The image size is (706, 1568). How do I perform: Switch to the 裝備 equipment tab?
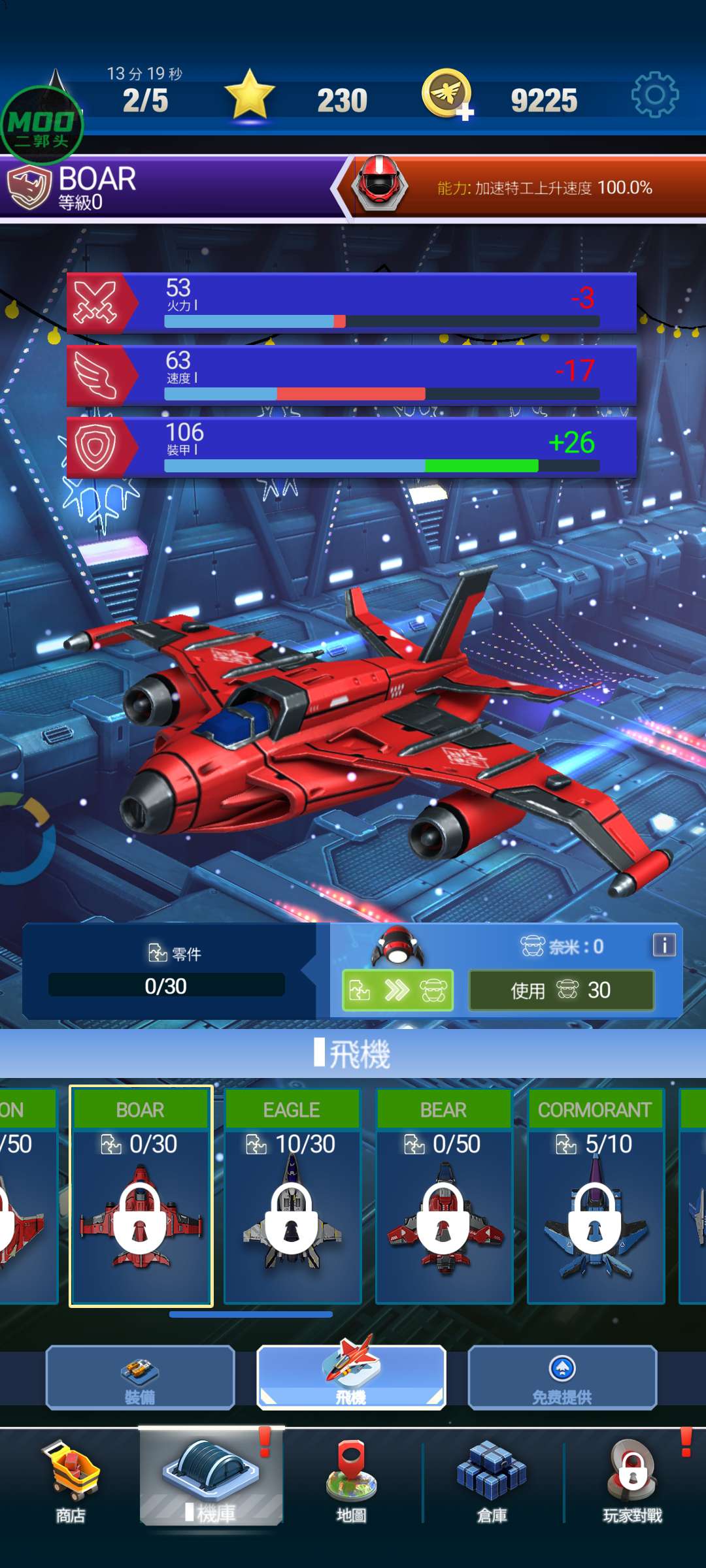(x=140, y=1377)
